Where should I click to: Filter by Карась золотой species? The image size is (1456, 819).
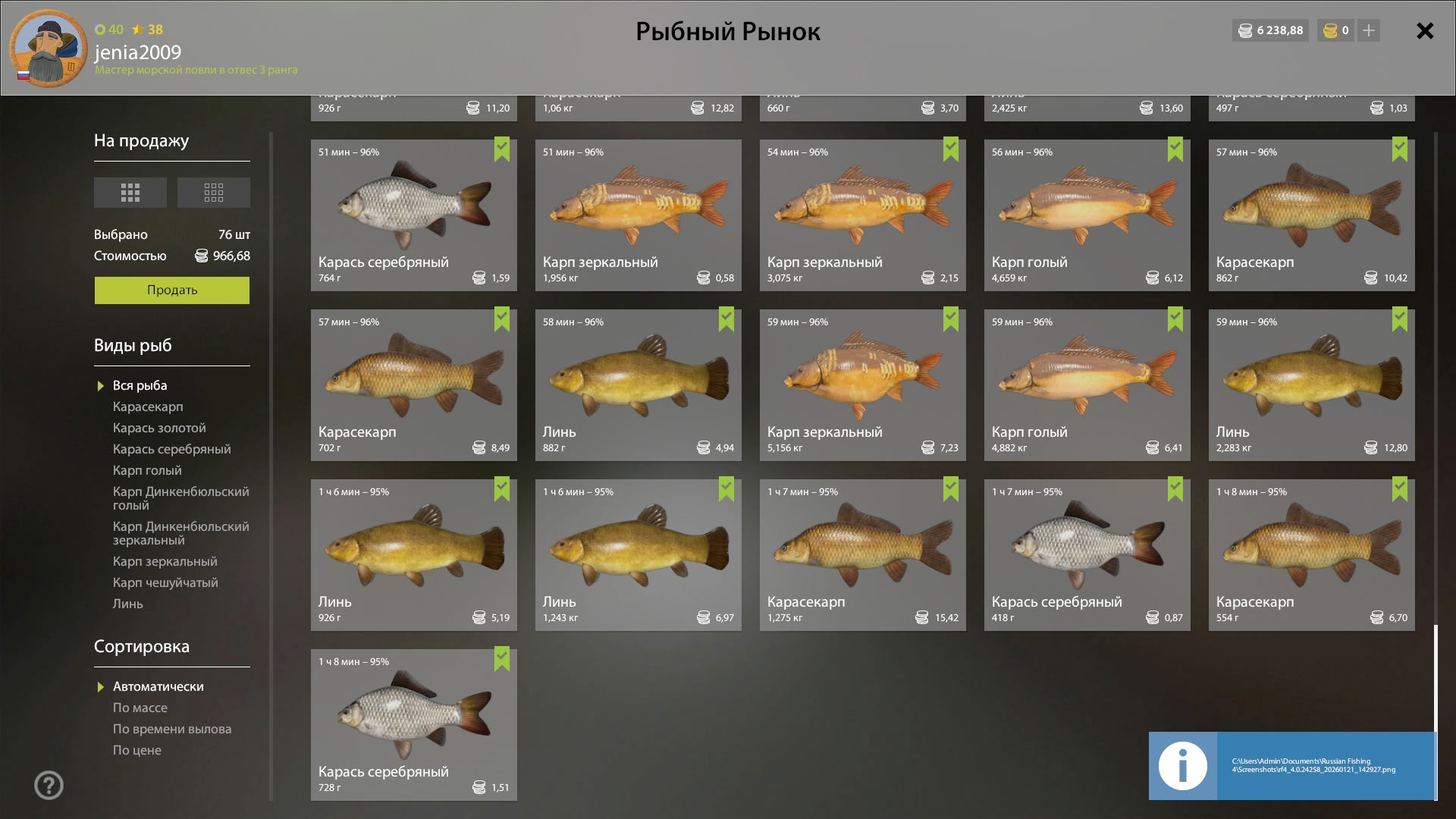pos(159,428)
